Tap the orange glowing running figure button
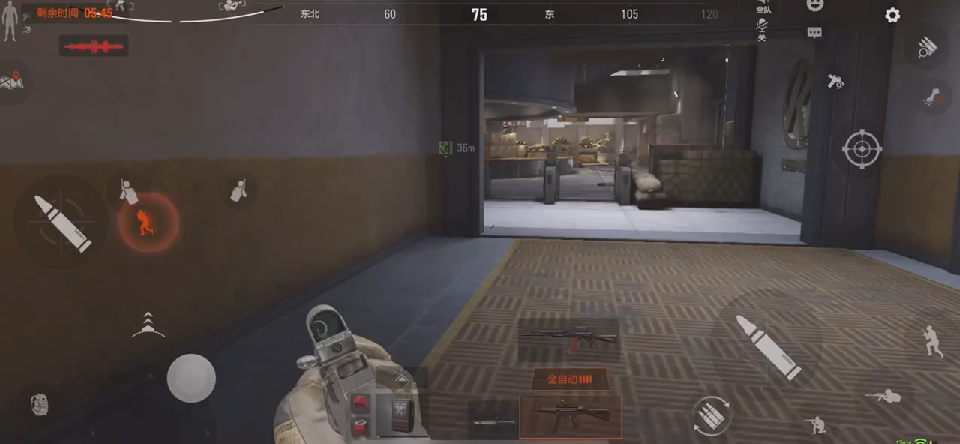This screenshot has height=444, width=960. [x=147, y=221]
